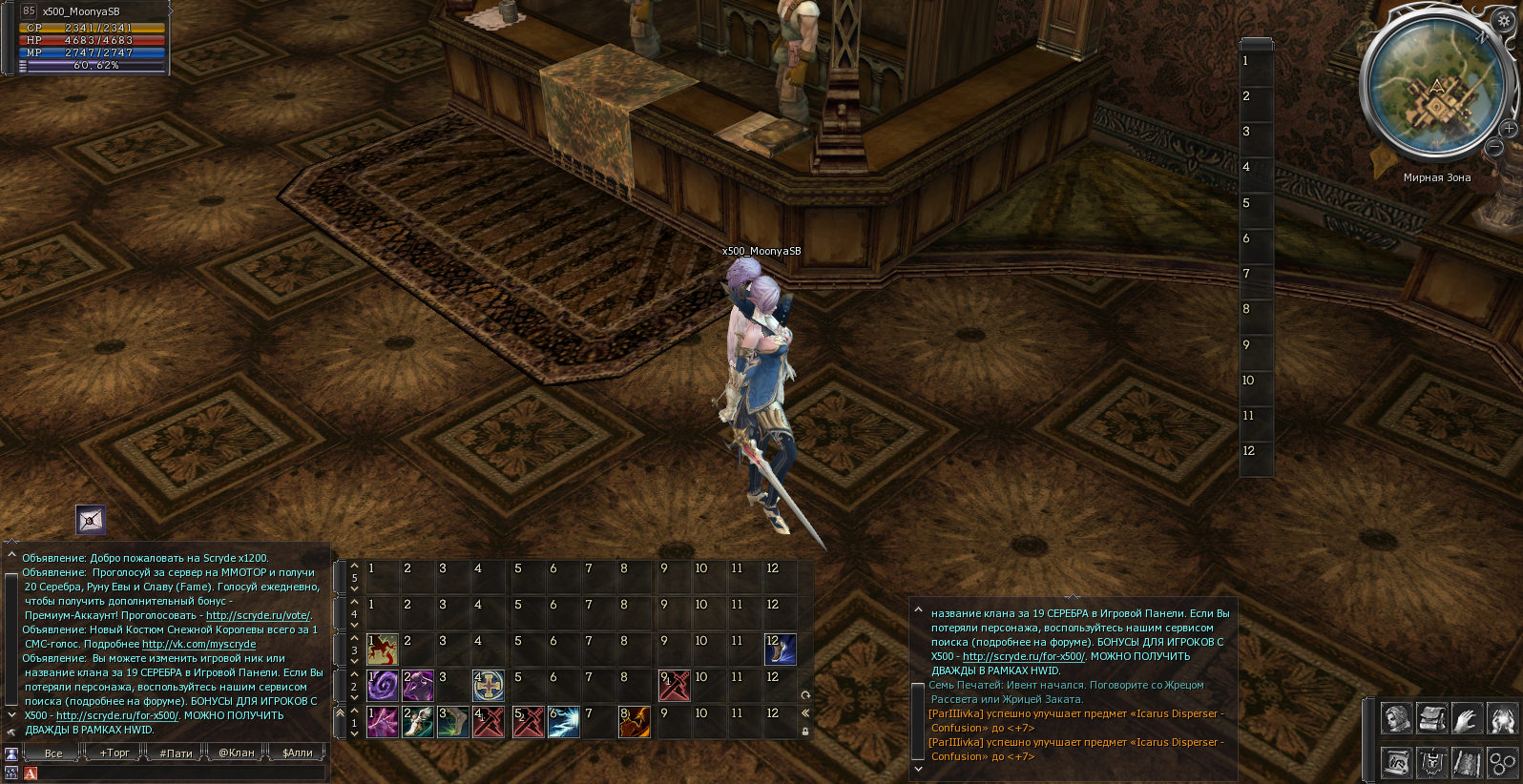Switch to the +Торг chat tab
Viewport: 1523px width, 784px height.
click(115, 753)
